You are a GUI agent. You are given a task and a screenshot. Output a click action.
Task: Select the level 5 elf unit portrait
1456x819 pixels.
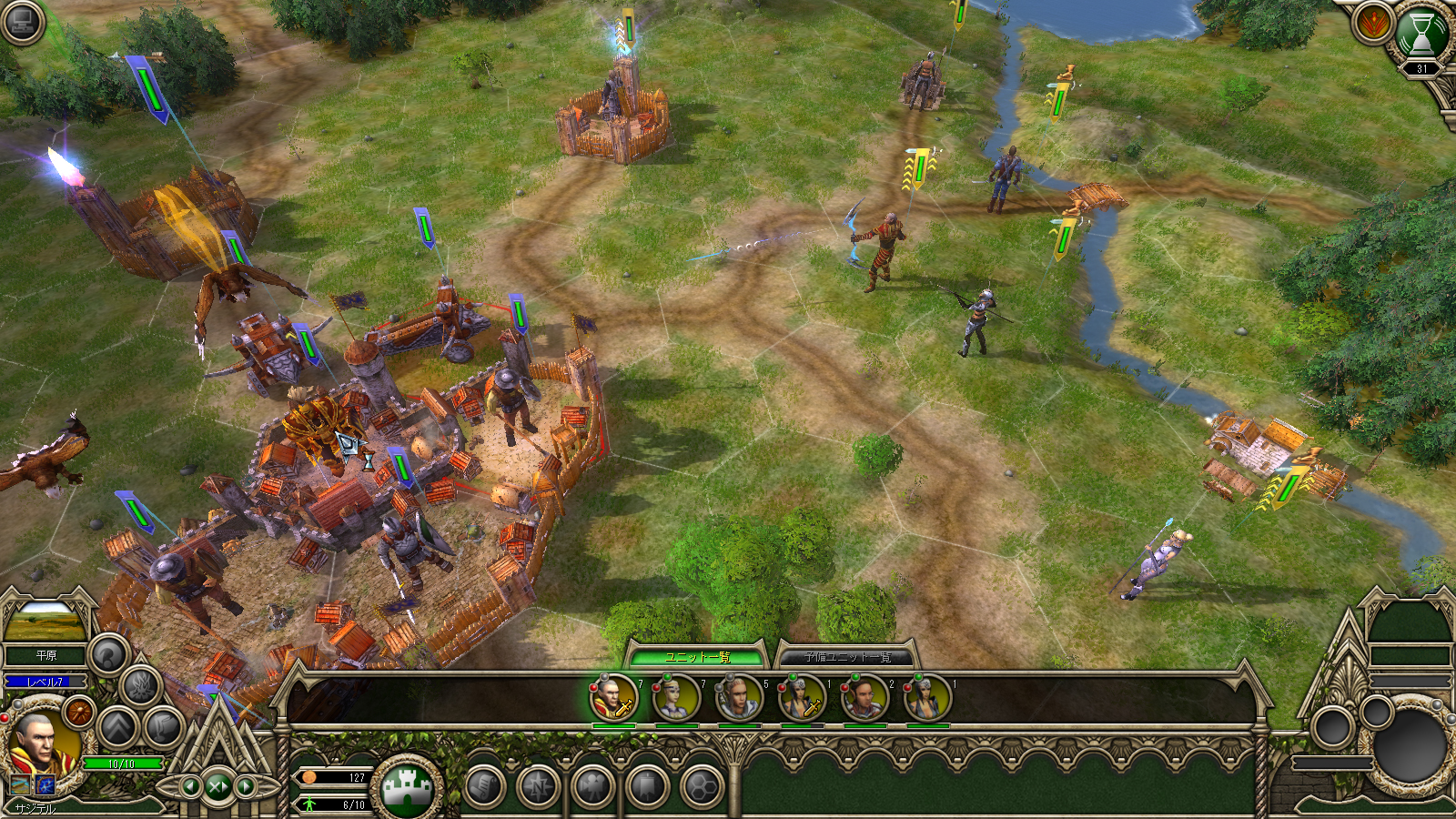tap(739, 699)
